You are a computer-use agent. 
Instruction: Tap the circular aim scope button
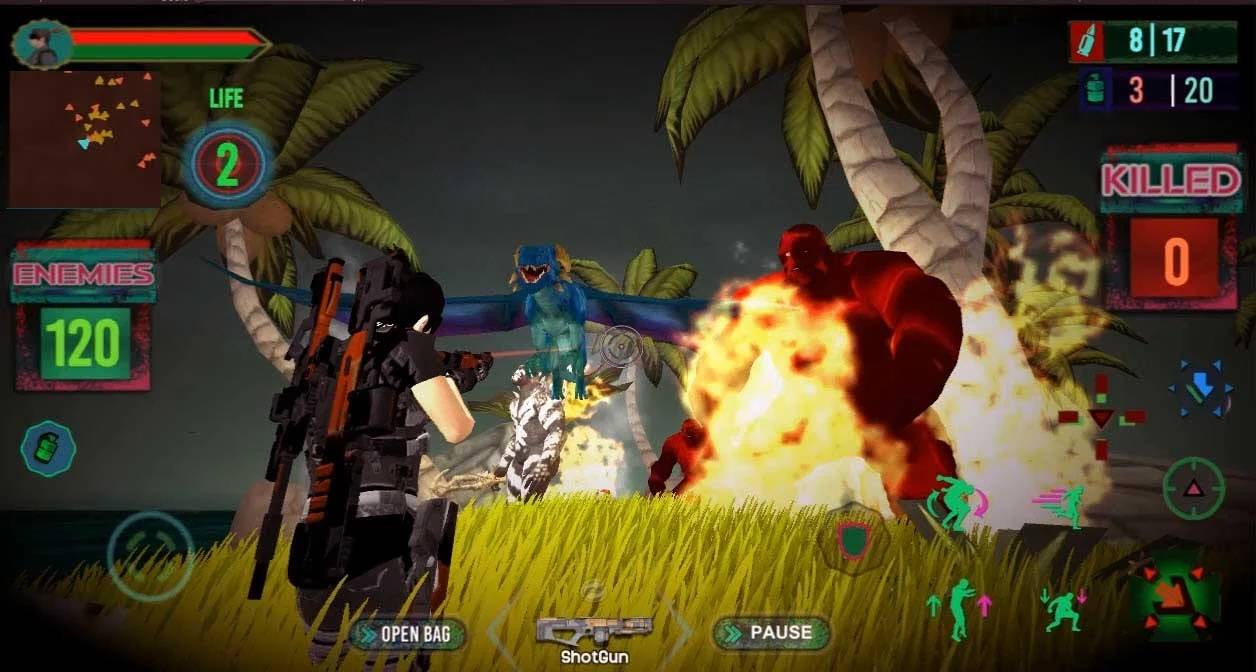(1193, 488)
